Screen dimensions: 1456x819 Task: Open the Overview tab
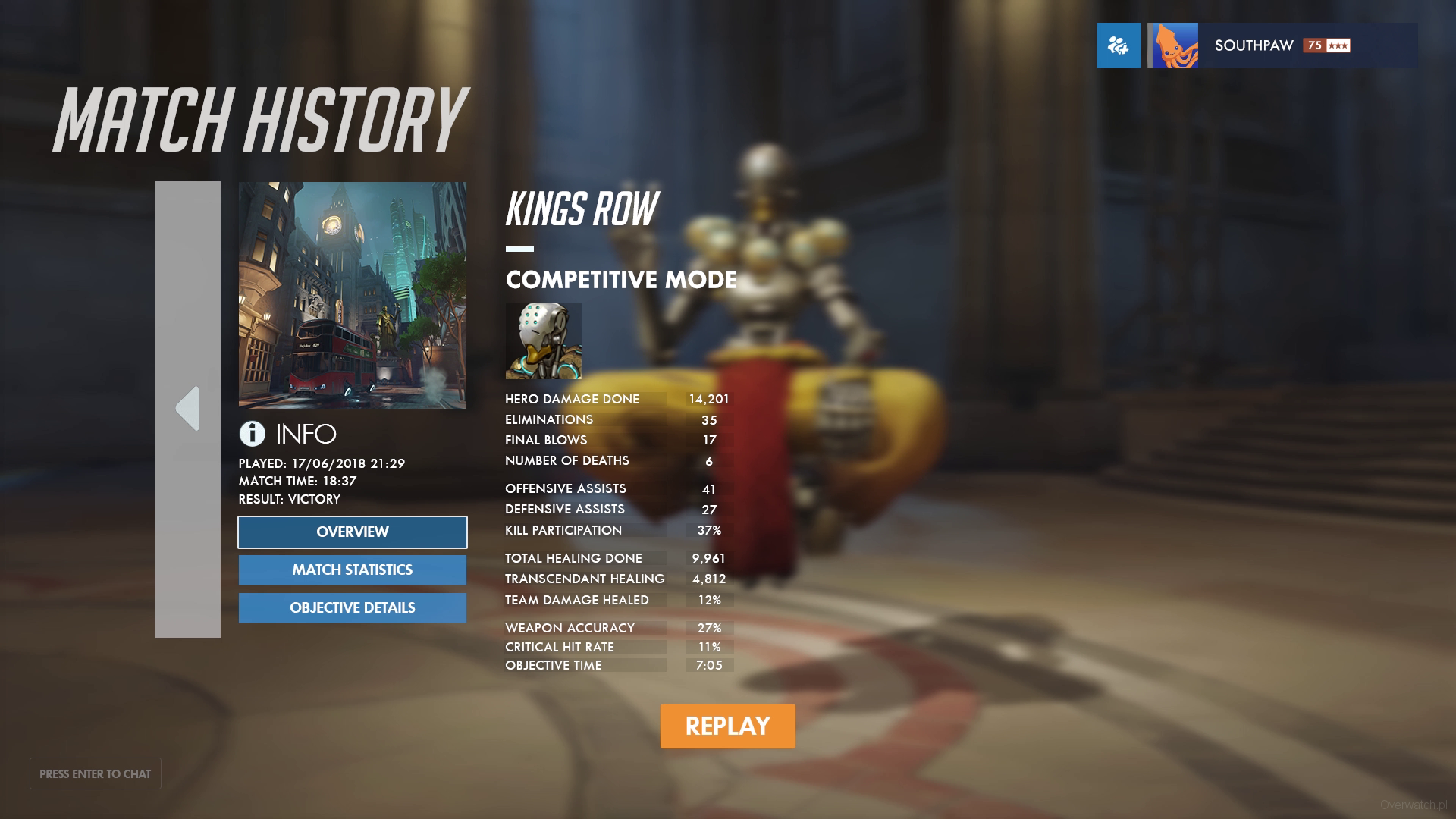click(x=352, y=532)
